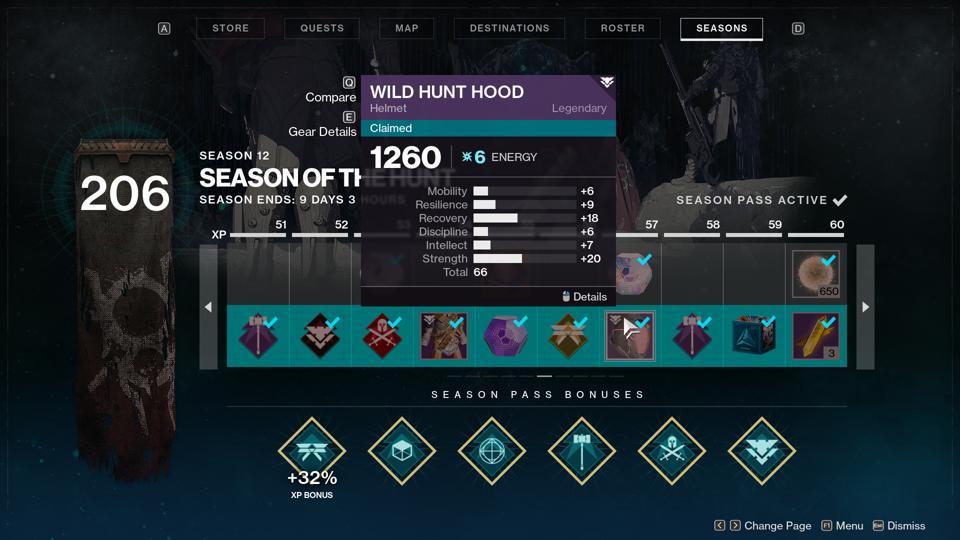Select the gold shard reward with count 3
Screen dimensions: 960x540
pos(816,336)
